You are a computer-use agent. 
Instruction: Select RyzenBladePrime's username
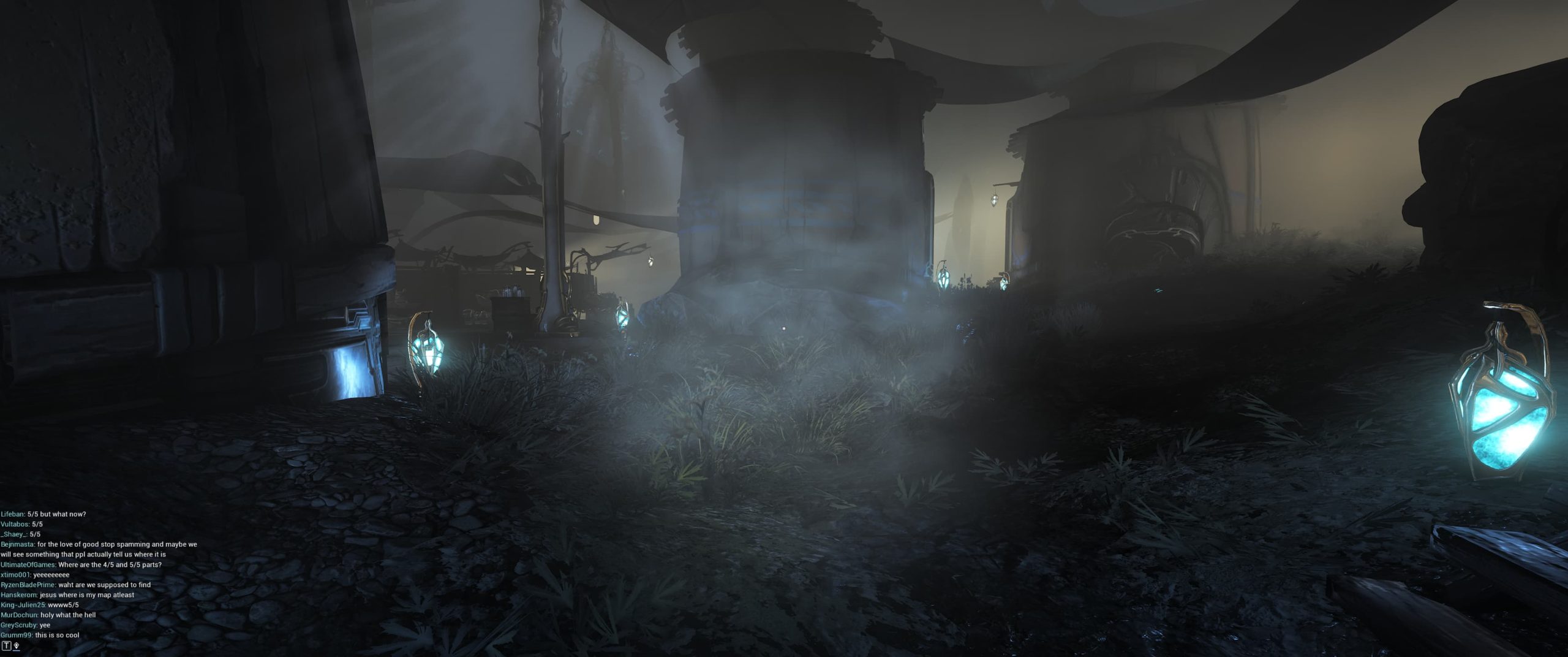point(28,585)
